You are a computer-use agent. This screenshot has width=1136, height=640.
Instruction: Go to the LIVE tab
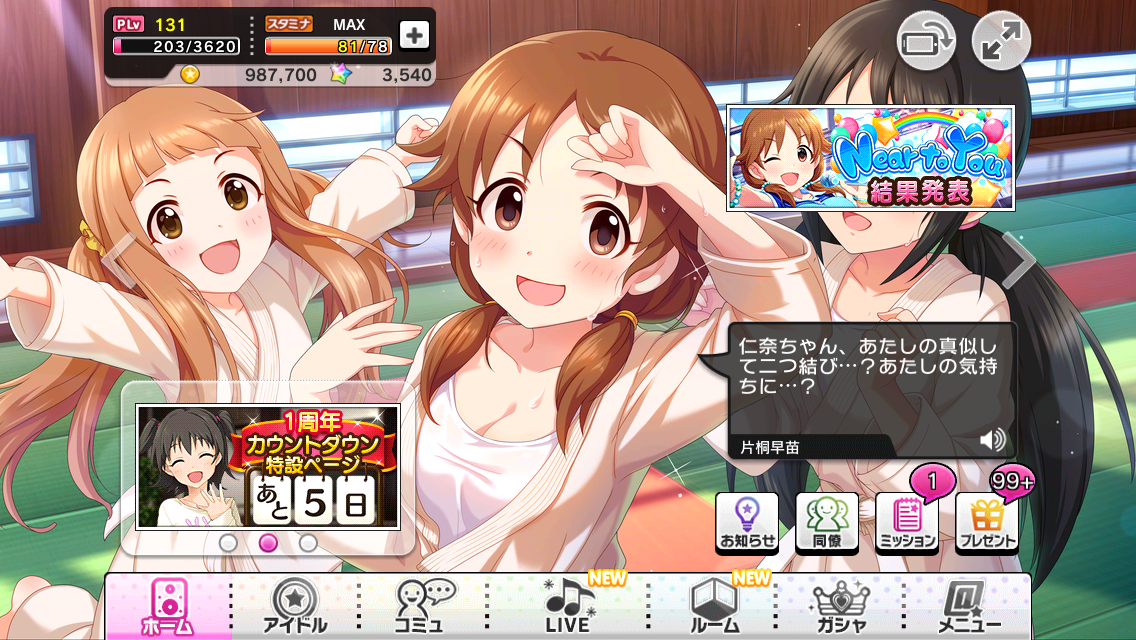coord(568,606)
